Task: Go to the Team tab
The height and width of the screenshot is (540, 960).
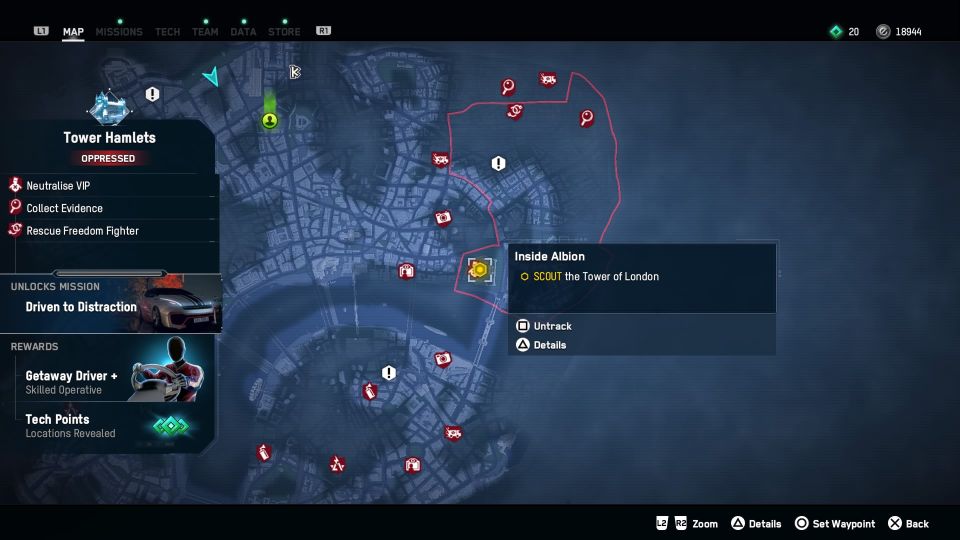Action: [x=205, y=32]
